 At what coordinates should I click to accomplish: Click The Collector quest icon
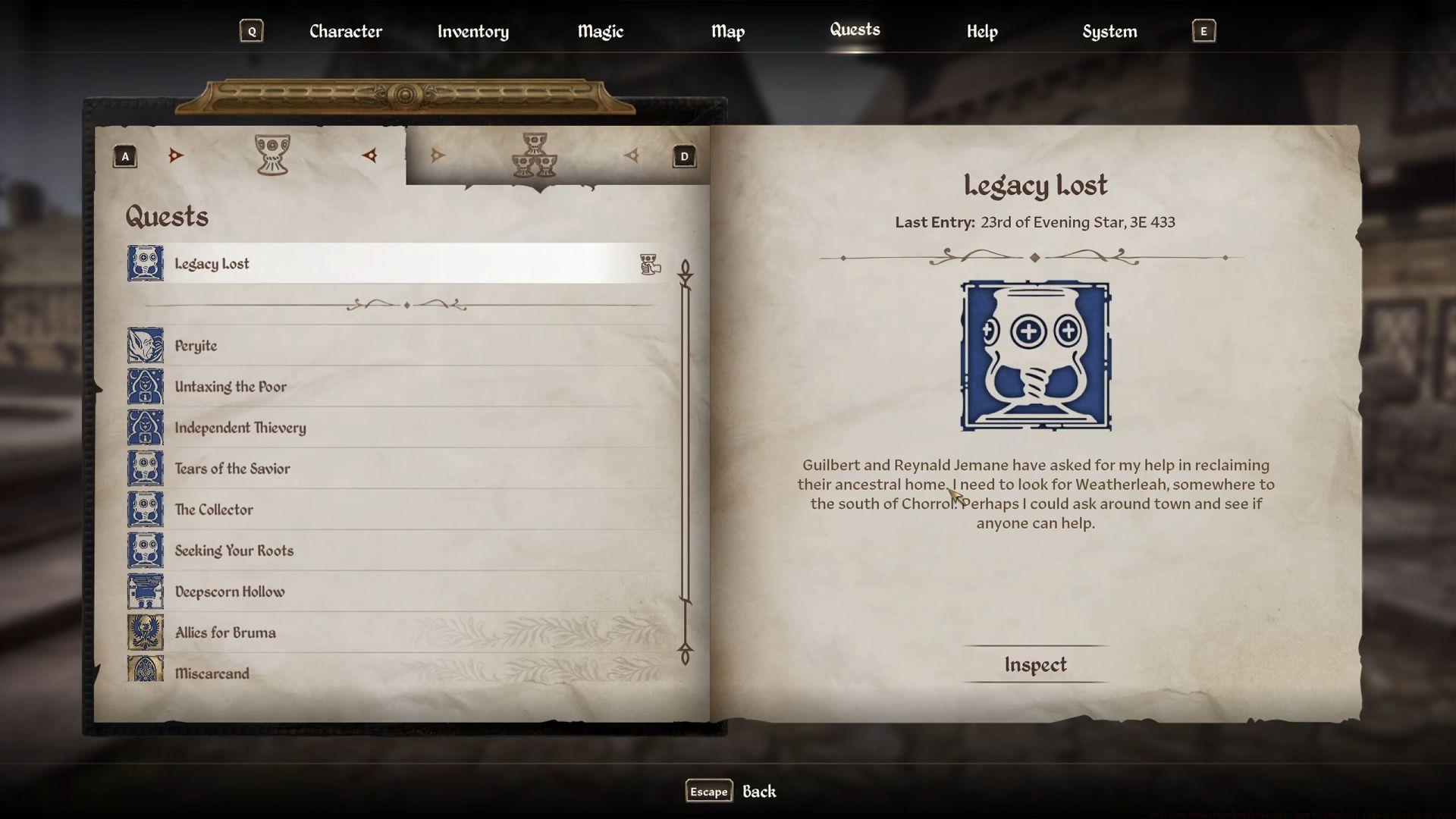click(x=145, y=509)
